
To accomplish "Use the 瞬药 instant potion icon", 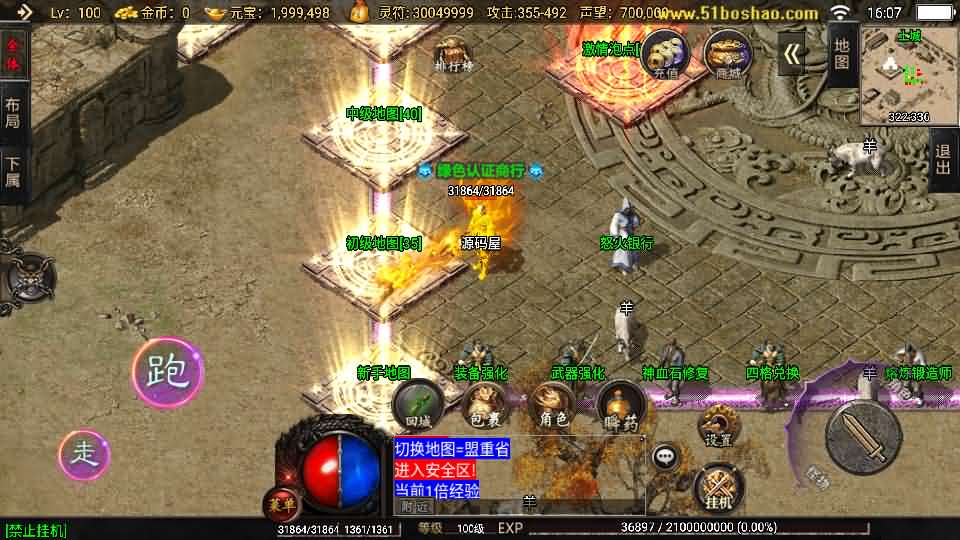I will tap(620, 405).
